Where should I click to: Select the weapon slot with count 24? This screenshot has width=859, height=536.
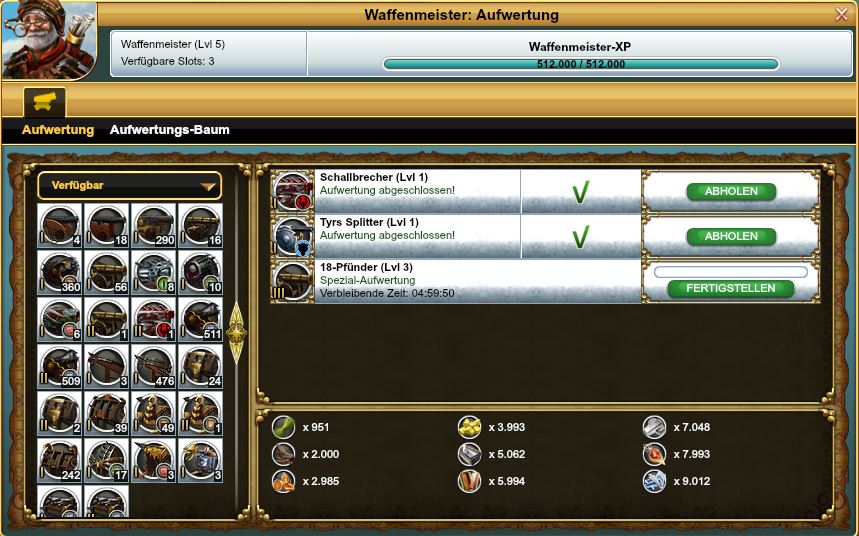coord(200,366)
